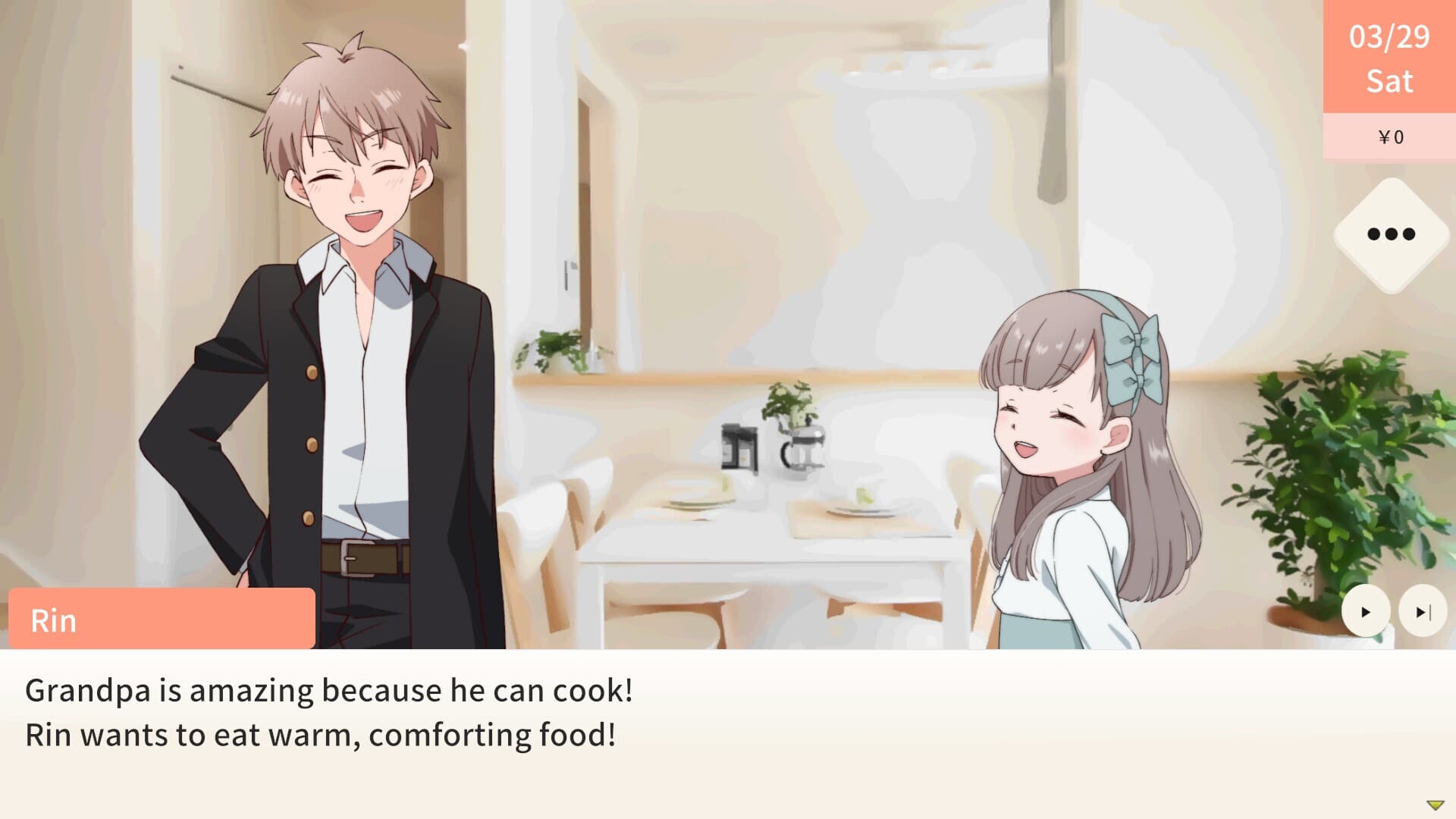Click the Sat weekday label
1456x819 pixels.
(x=1392, y=82)
